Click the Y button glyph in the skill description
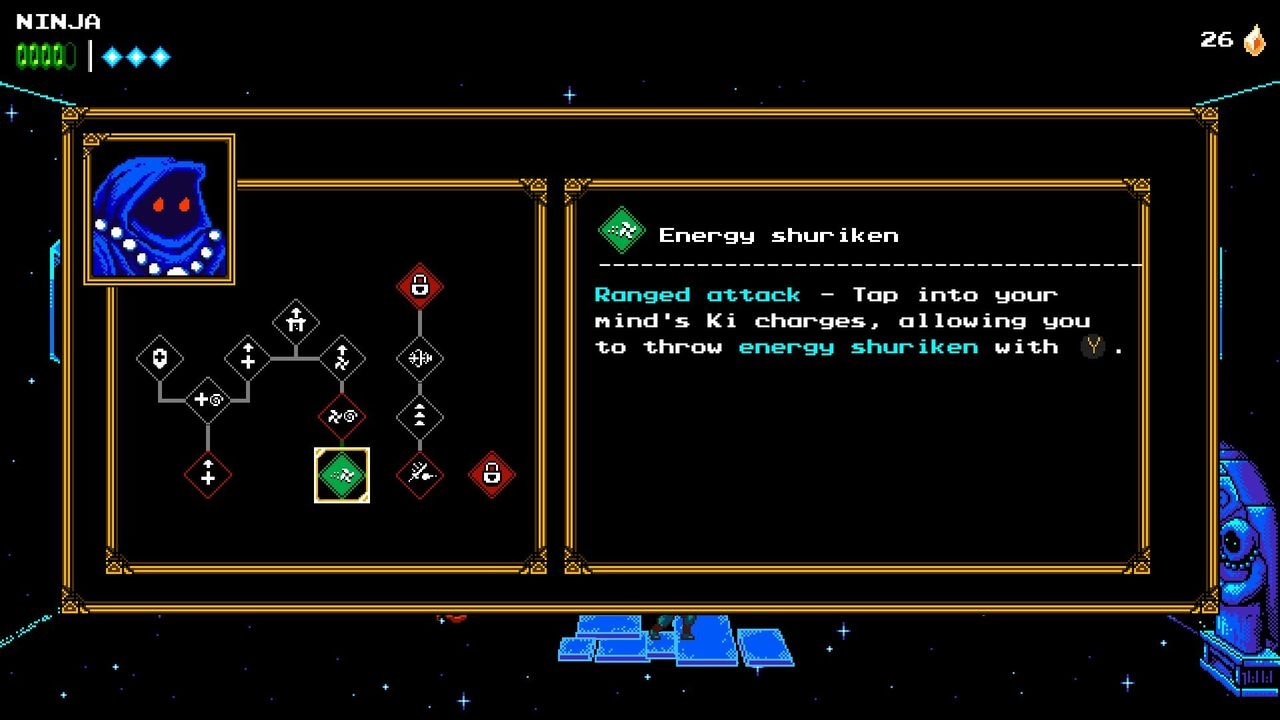Image resolution: width=1280 pixels, height=720 pixels. [x=1092, y=347]
